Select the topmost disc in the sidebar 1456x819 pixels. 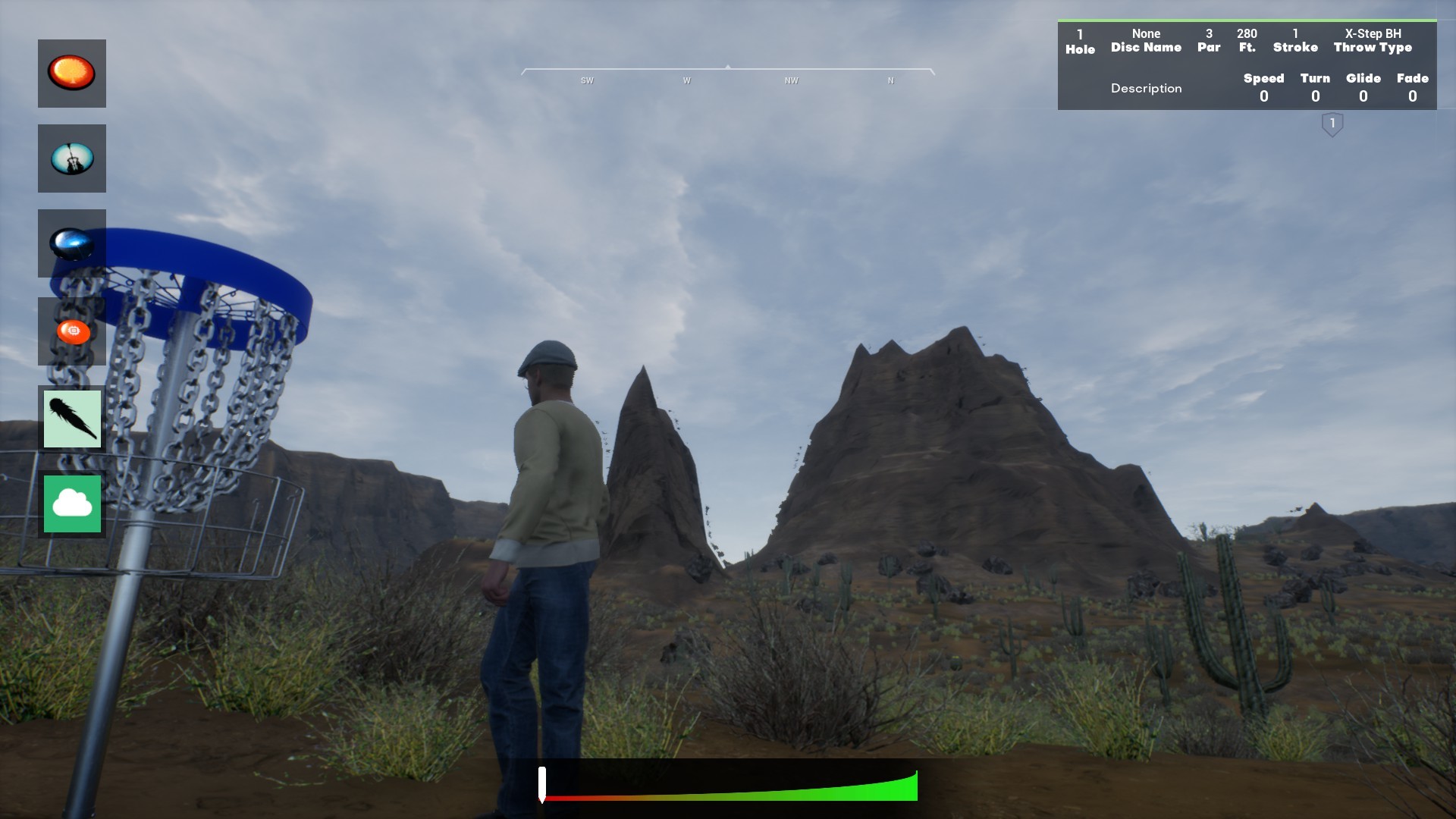point(71,73)
